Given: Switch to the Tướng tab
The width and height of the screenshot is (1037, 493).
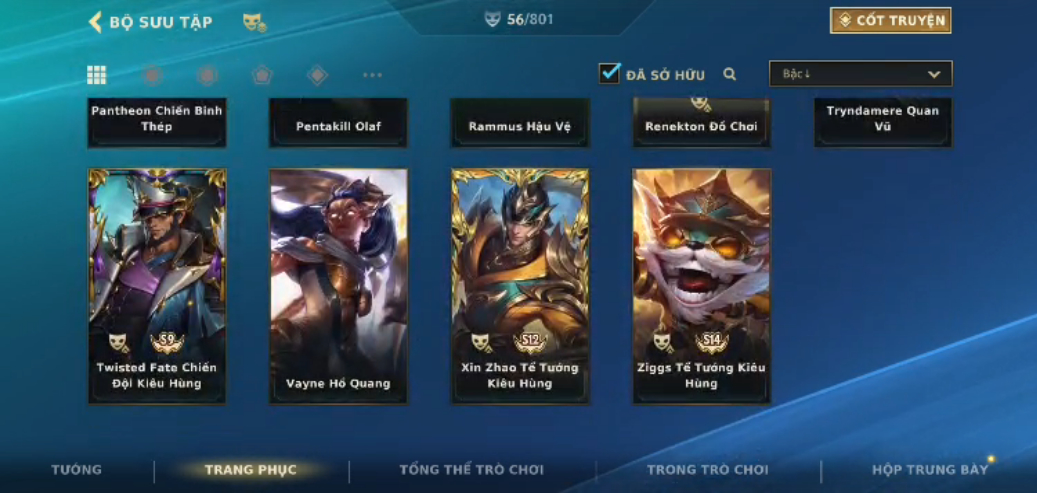Looking at the screenshot, I should pyautogui.click(x=77, y=470).
